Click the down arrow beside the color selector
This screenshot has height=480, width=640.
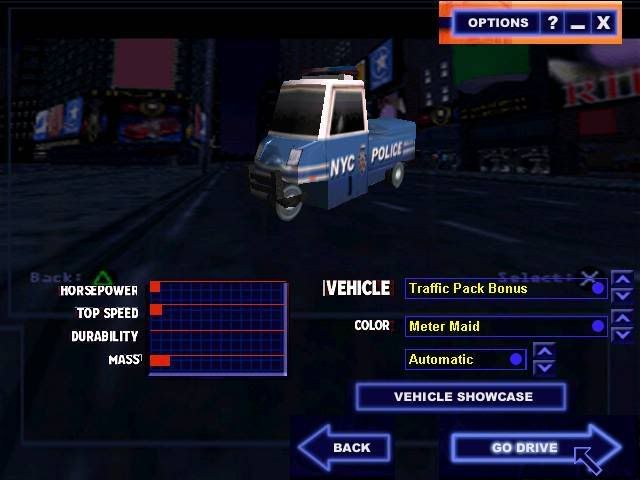(622, 333)
